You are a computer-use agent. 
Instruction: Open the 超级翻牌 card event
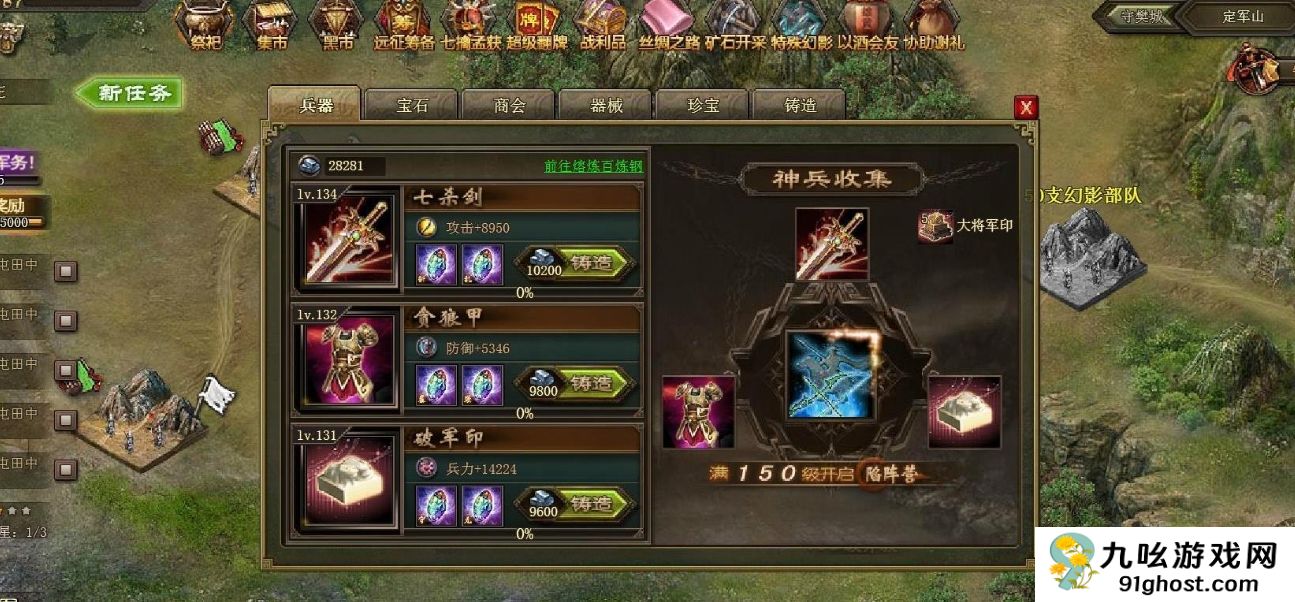pos(536,25)
